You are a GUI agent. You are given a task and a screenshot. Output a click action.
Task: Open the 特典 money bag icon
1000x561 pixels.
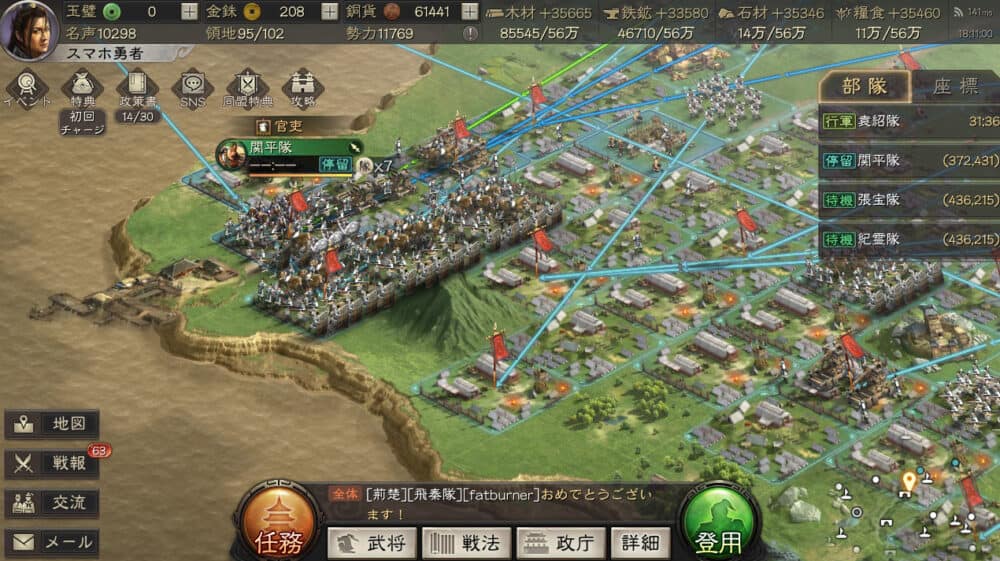[82, 87]
